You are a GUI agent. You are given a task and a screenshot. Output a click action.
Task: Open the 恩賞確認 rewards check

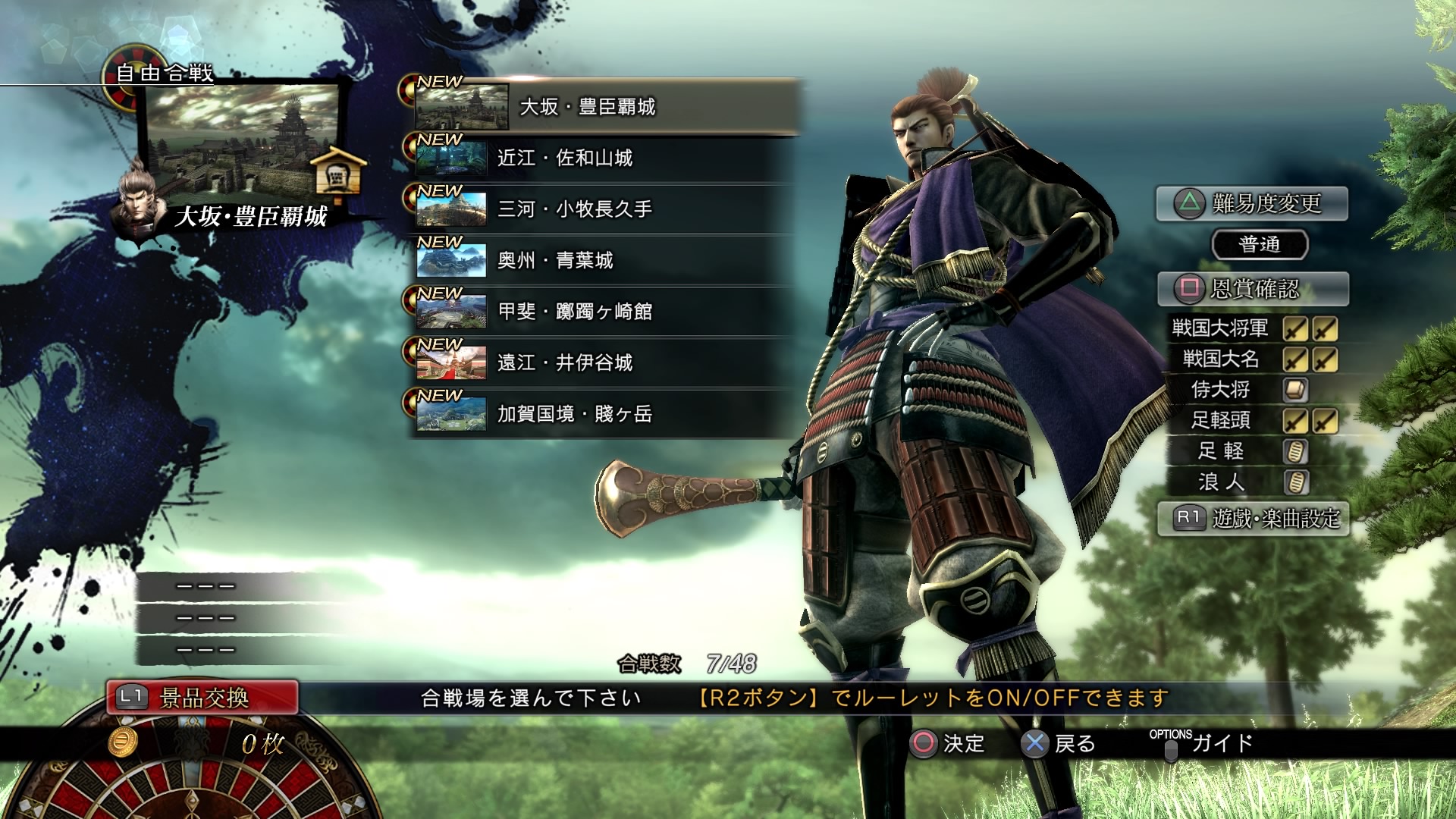point(1253,289)
